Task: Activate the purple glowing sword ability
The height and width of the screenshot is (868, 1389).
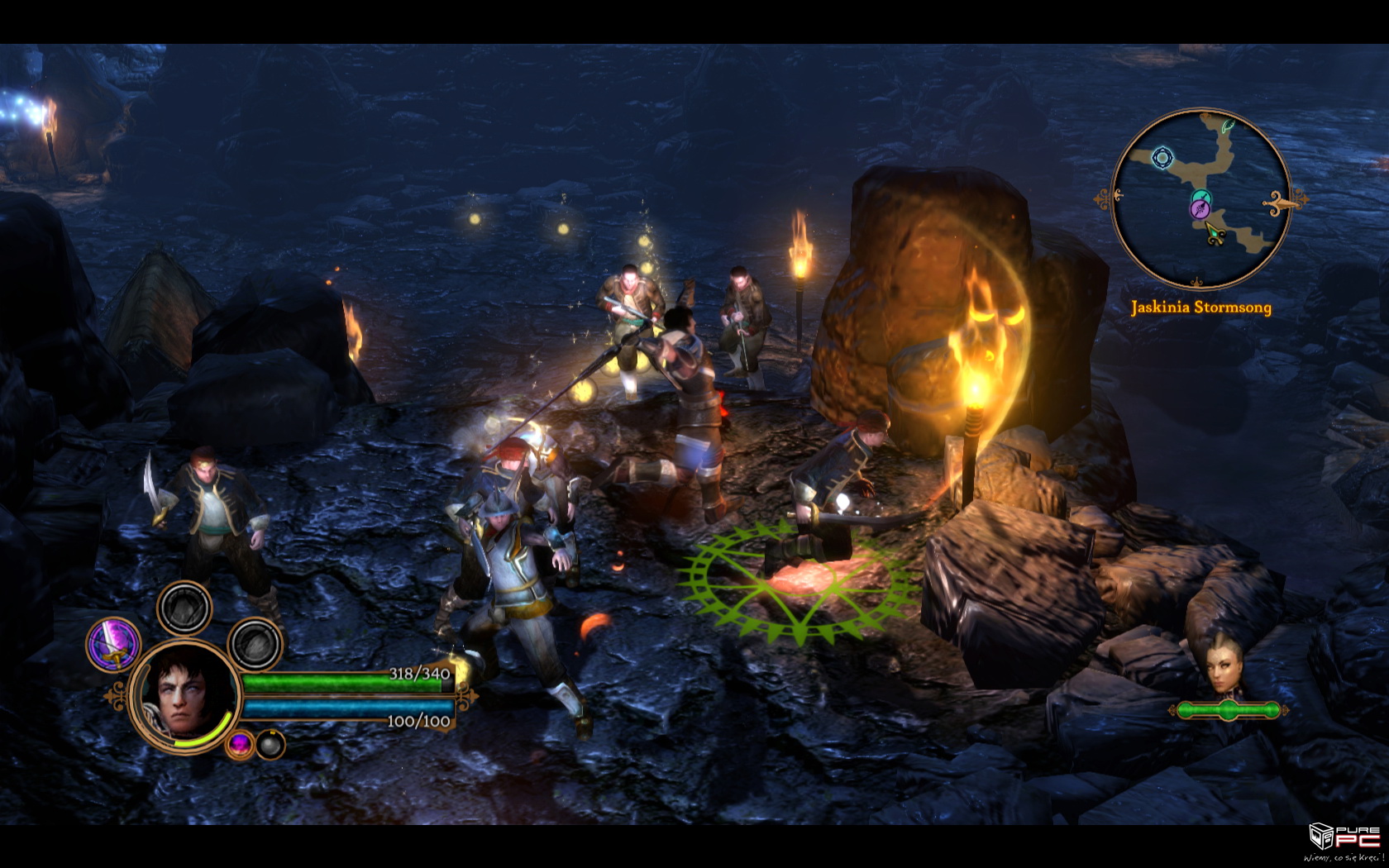Action: [x=114, y=644]
